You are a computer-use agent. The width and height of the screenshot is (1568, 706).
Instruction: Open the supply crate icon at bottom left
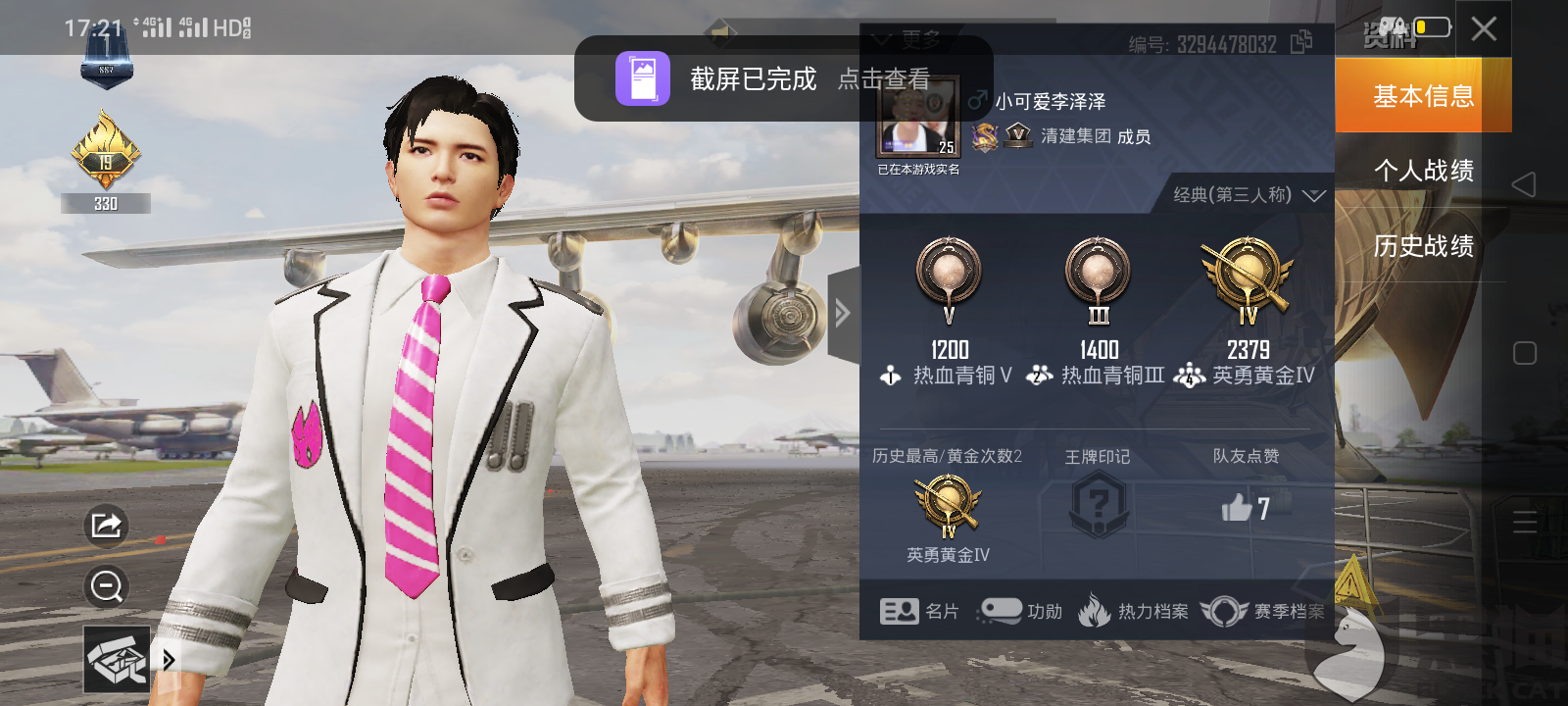[118, 659]
